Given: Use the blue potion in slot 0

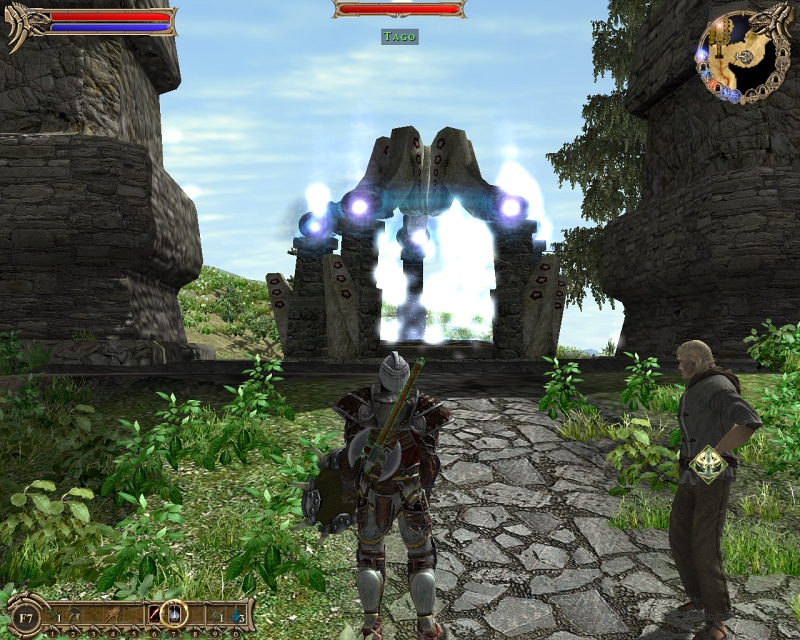Looking at the screenshot, I should pos(236,614).
